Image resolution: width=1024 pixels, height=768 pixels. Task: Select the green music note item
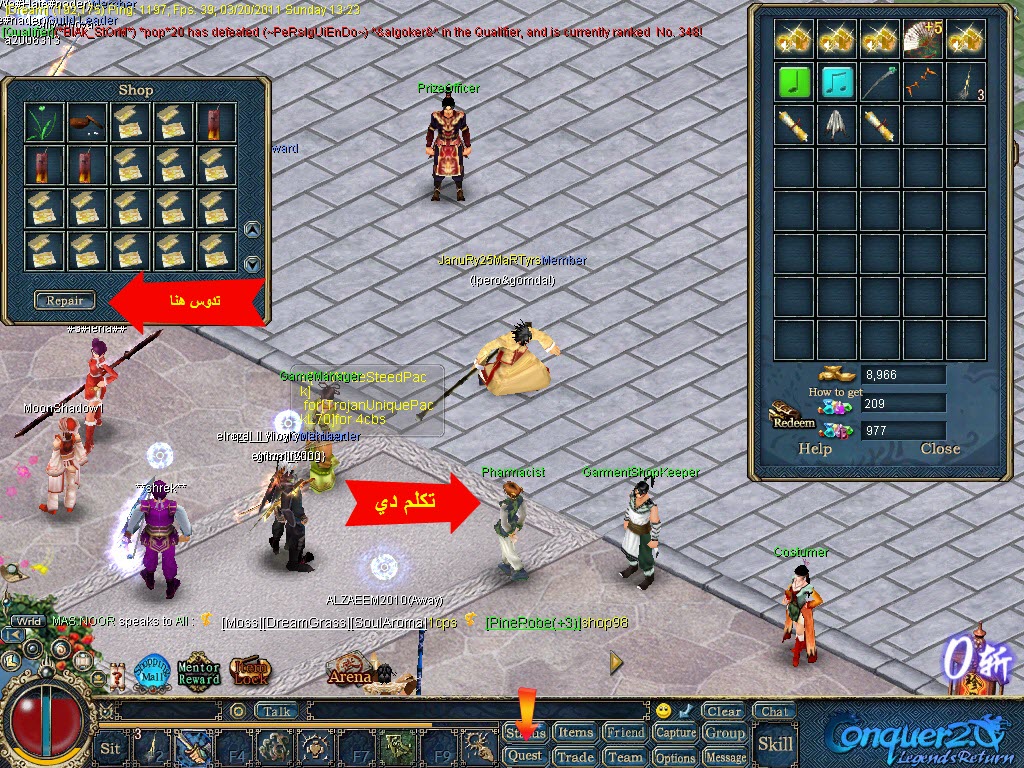[x=795, y=82]
